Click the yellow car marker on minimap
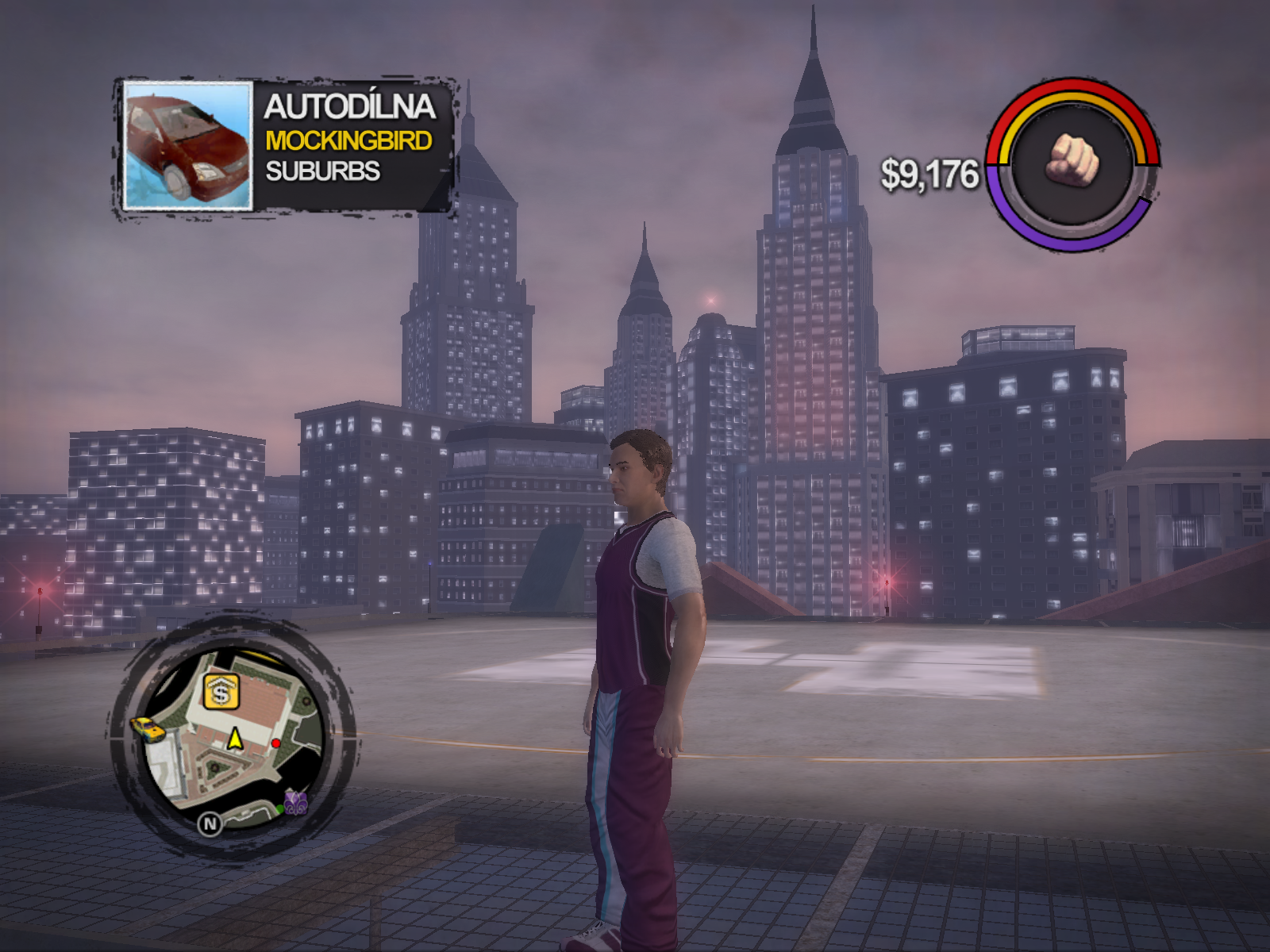The width and height of the screenshot is (1270, 952). point(148,727)
